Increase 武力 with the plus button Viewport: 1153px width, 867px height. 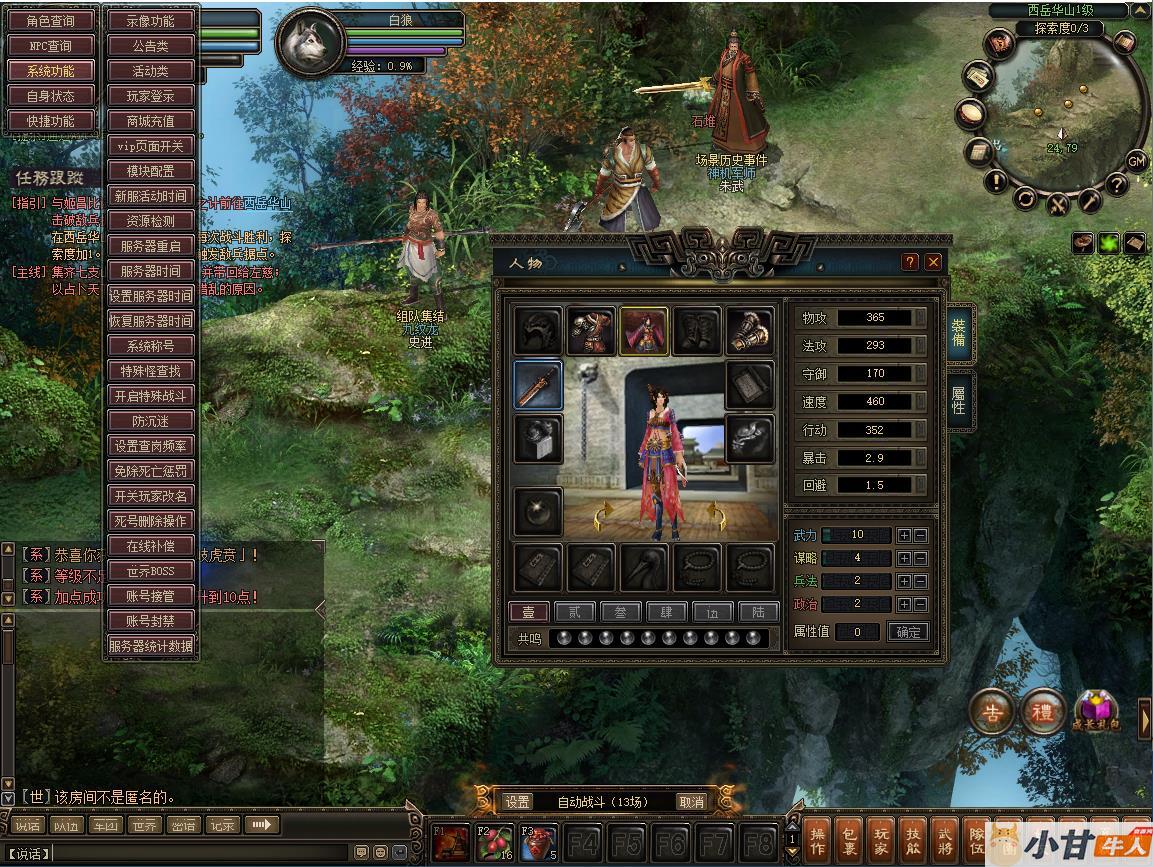[904, 535]
